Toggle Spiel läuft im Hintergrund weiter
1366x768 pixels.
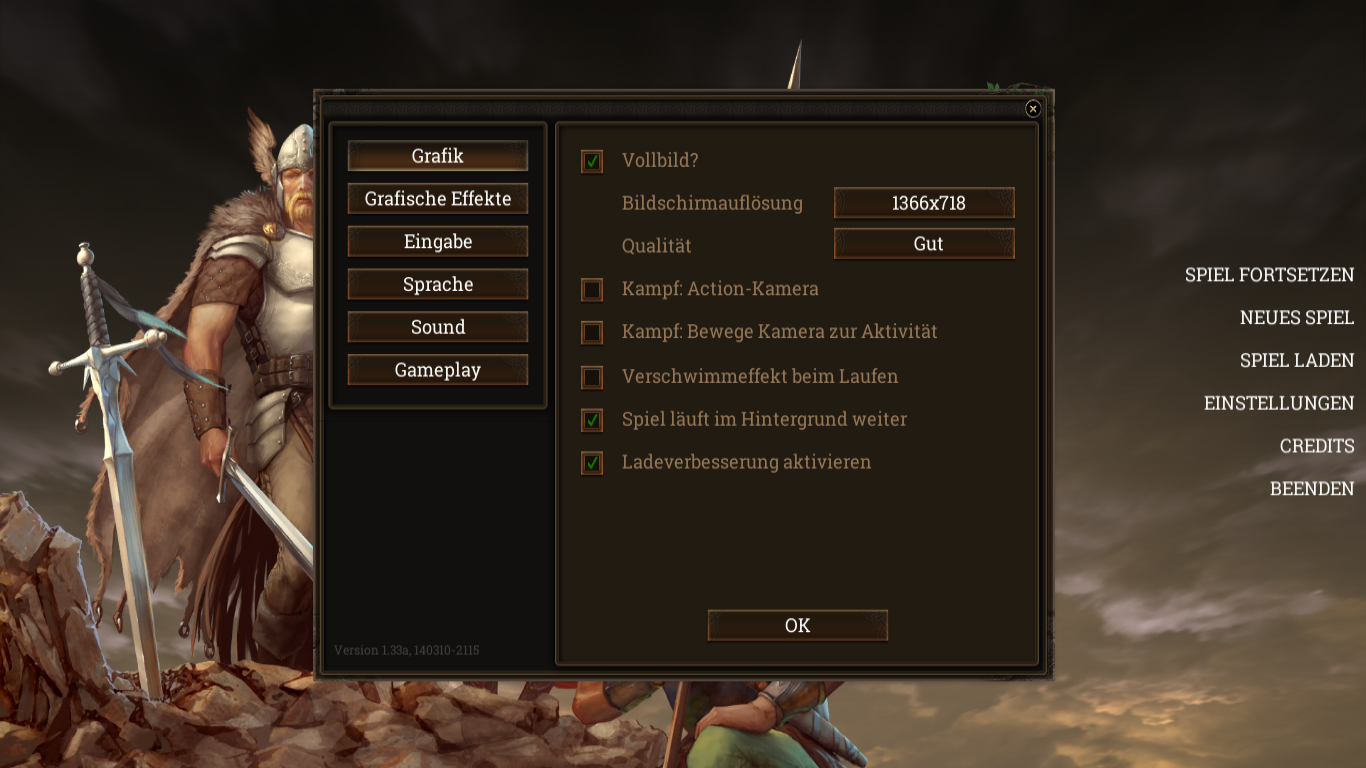(592, 420)
